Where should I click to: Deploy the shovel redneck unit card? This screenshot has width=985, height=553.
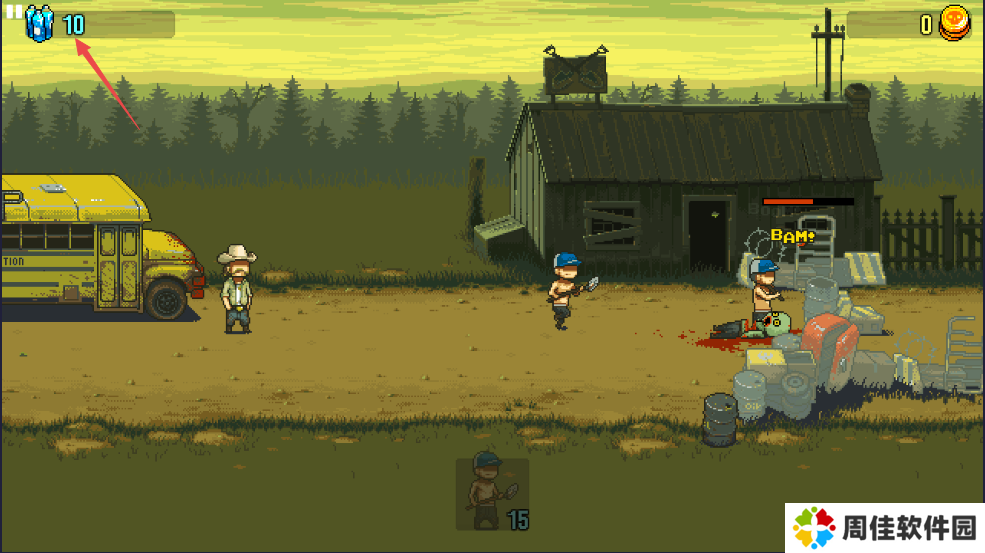point(492,493)
